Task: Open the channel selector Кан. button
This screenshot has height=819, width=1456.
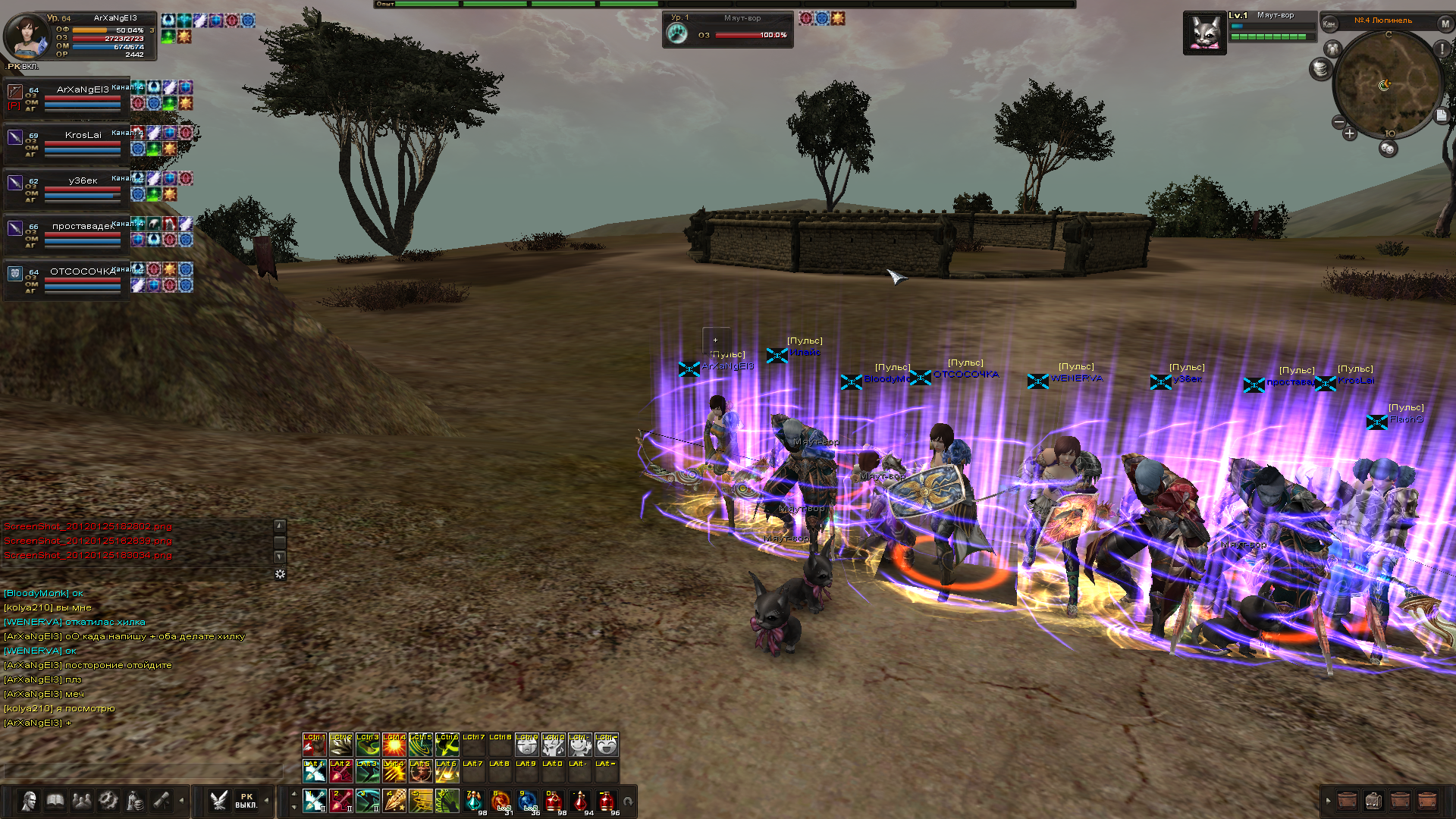Action: [1329, 24]
